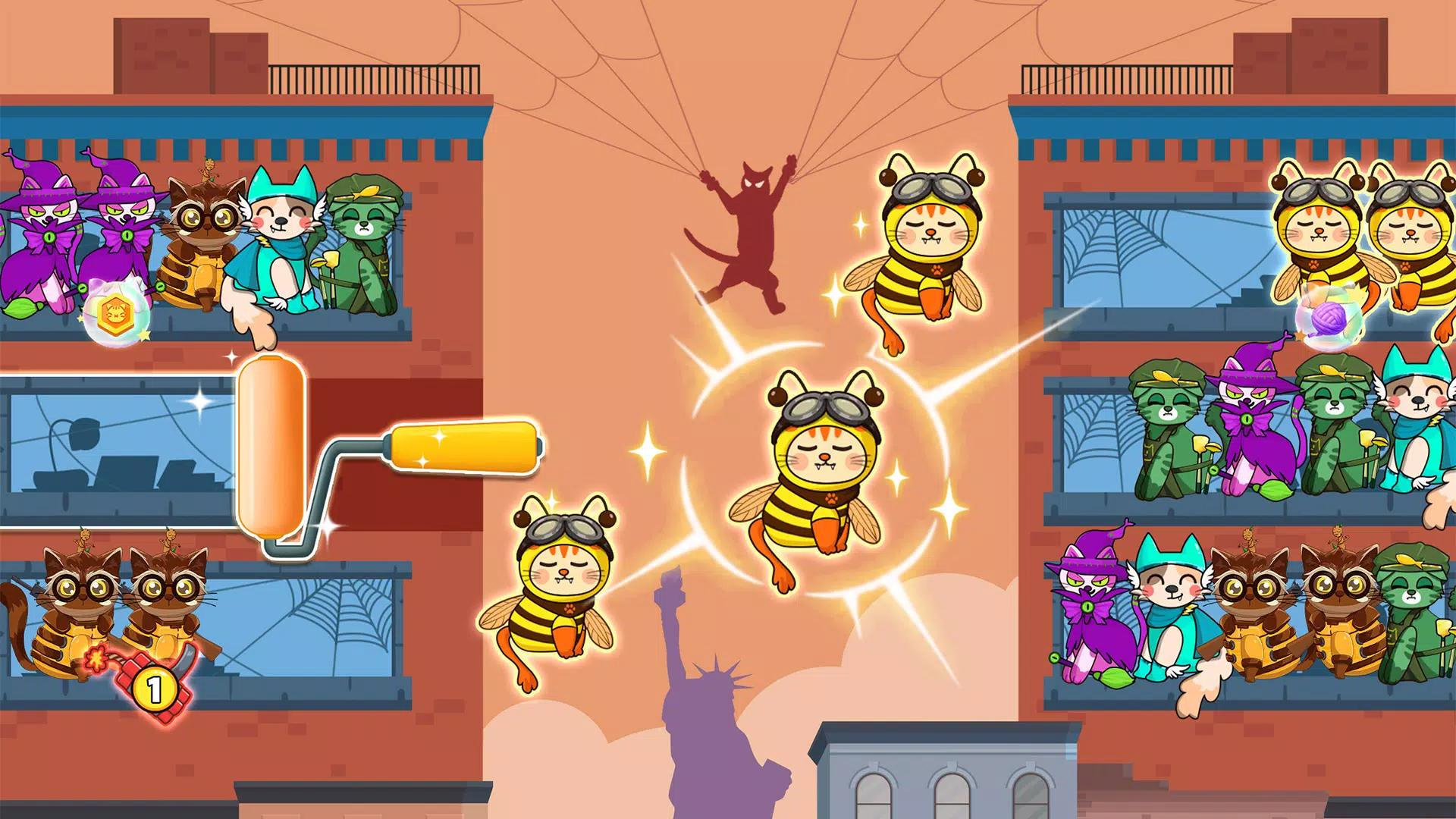
Task: Pop the honey cat coin bubble
Action: pos(117,313)
